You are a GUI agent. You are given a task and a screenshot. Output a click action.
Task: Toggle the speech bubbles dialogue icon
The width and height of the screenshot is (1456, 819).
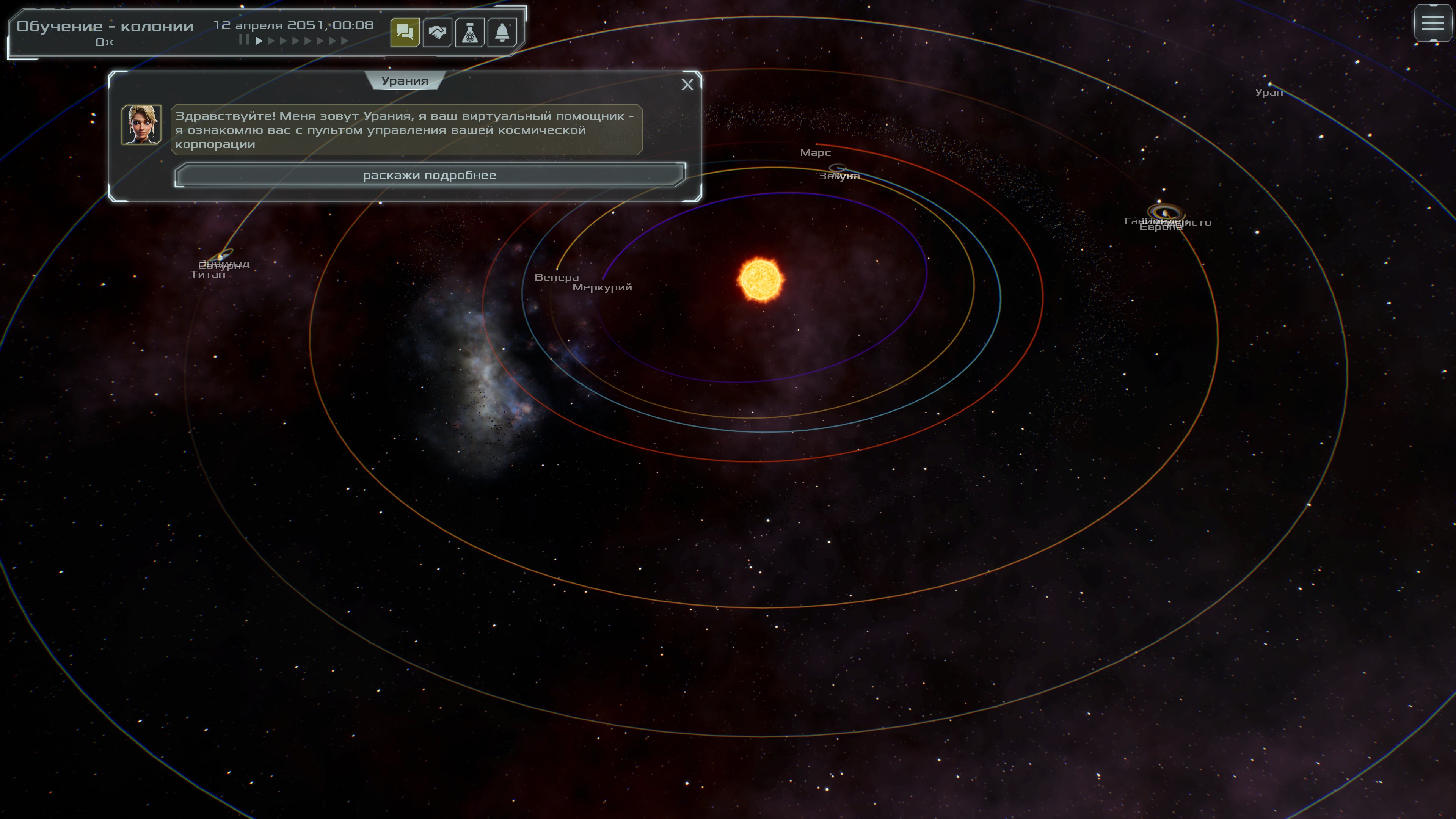405,33
